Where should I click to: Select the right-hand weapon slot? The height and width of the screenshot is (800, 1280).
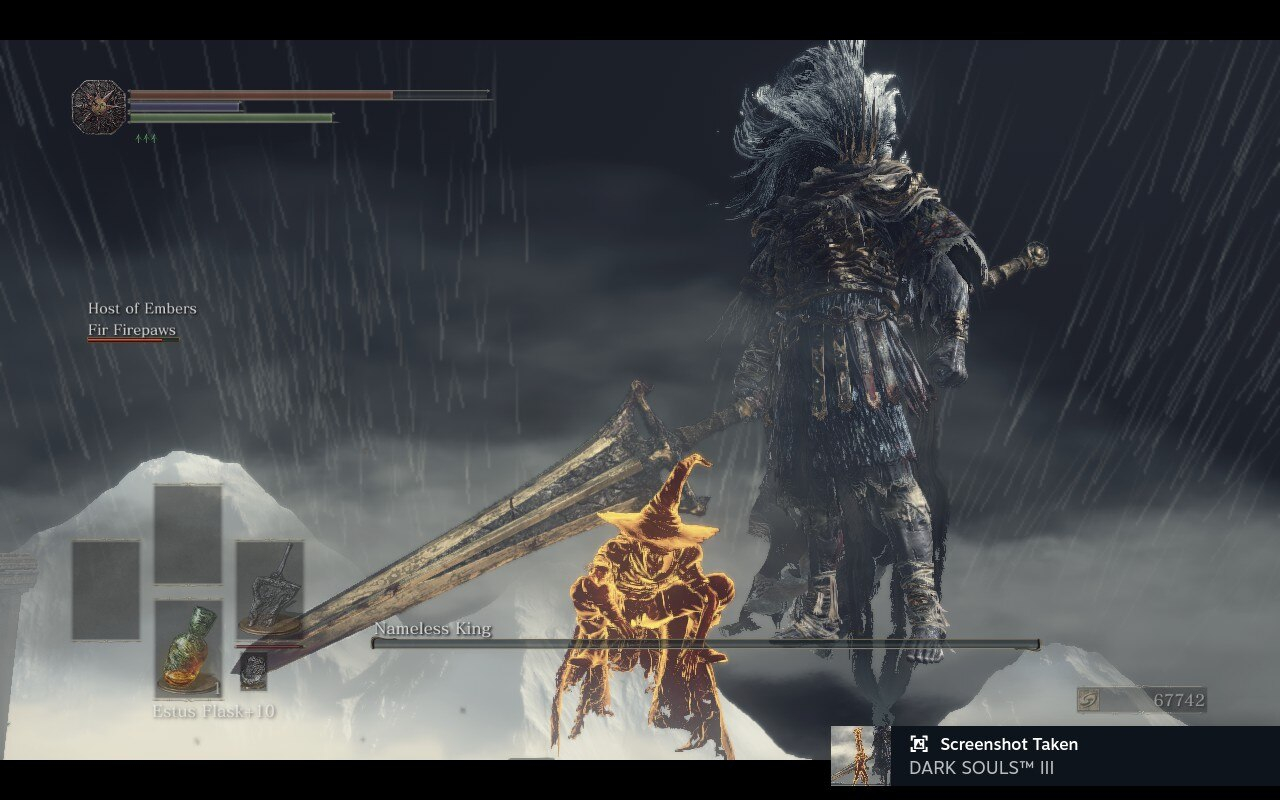click(x=269, y=590)
